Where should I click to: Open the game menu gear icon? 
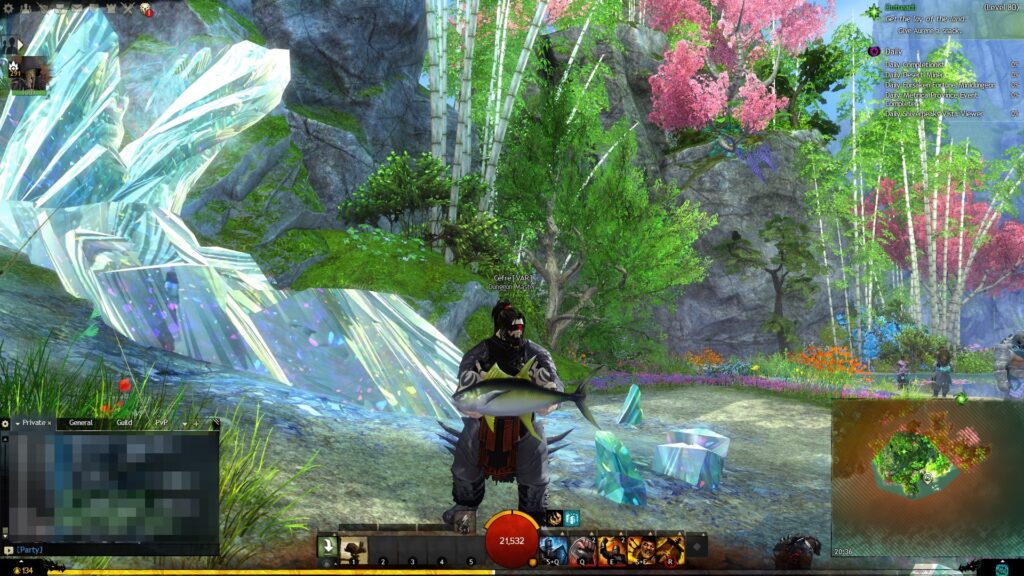[x=8, y=9]
